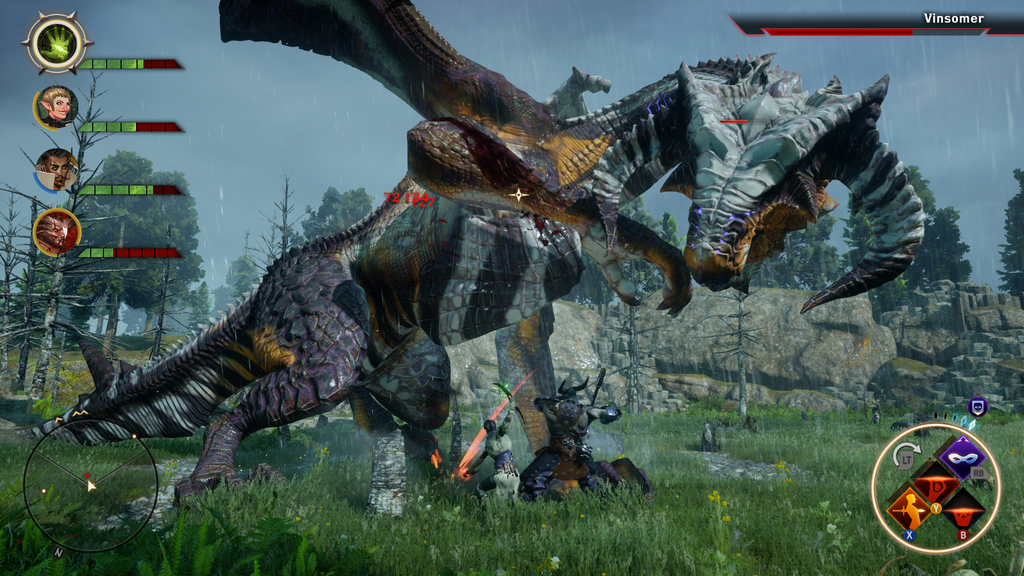Trigger the red shield ability in wheel centre
1024x576 pixels.
[x=936, y=483]
